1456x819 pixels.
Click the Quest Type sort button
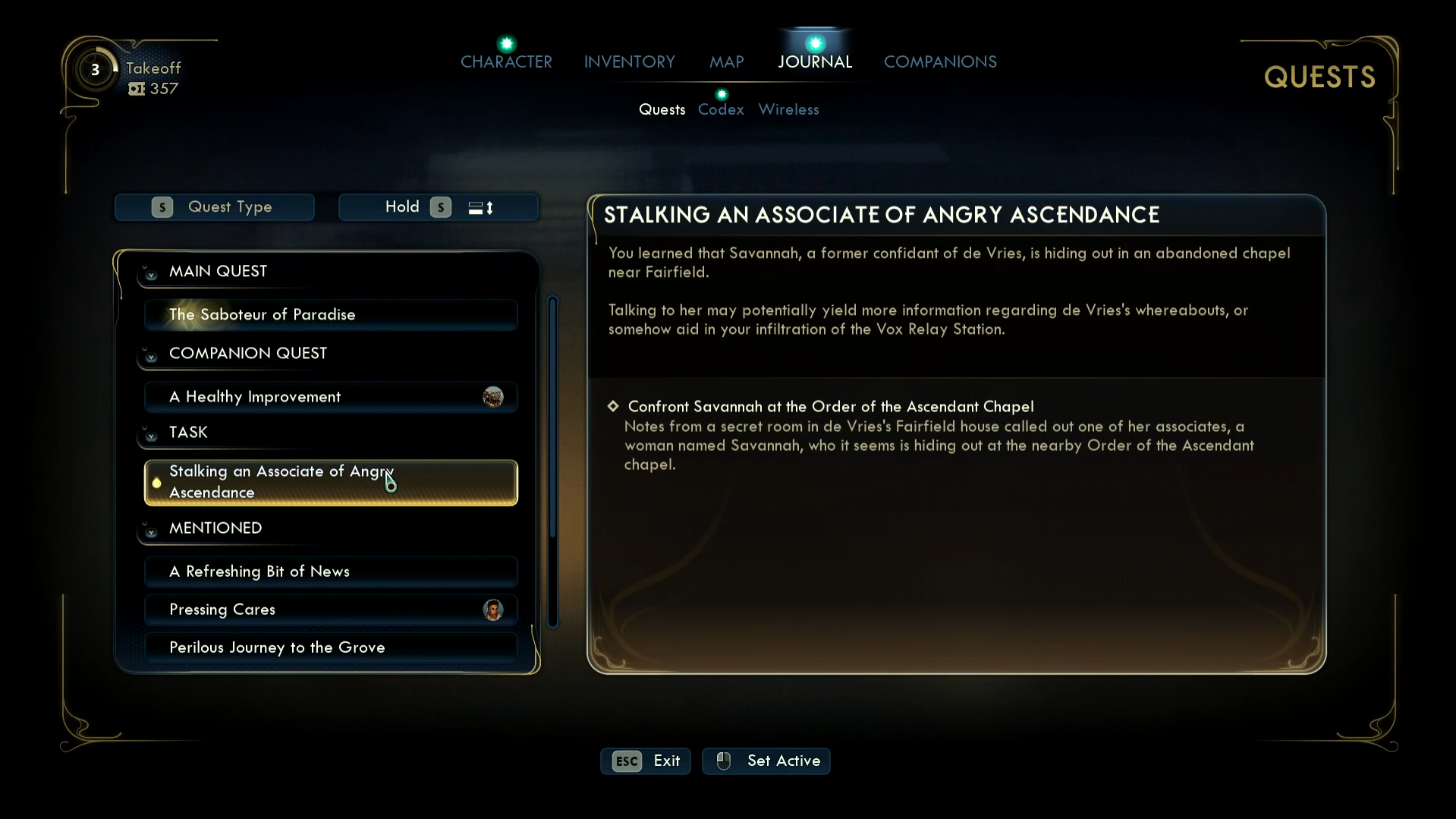[215, 207]
